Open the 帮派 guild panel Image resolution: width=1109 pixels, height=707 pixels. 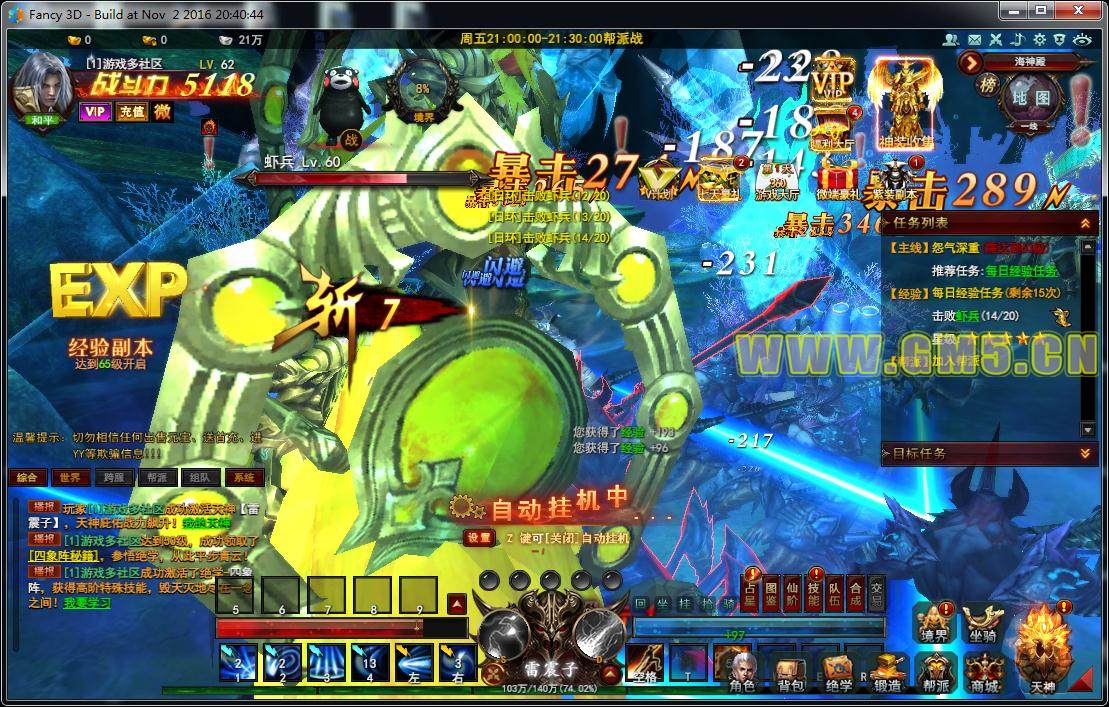936,672
